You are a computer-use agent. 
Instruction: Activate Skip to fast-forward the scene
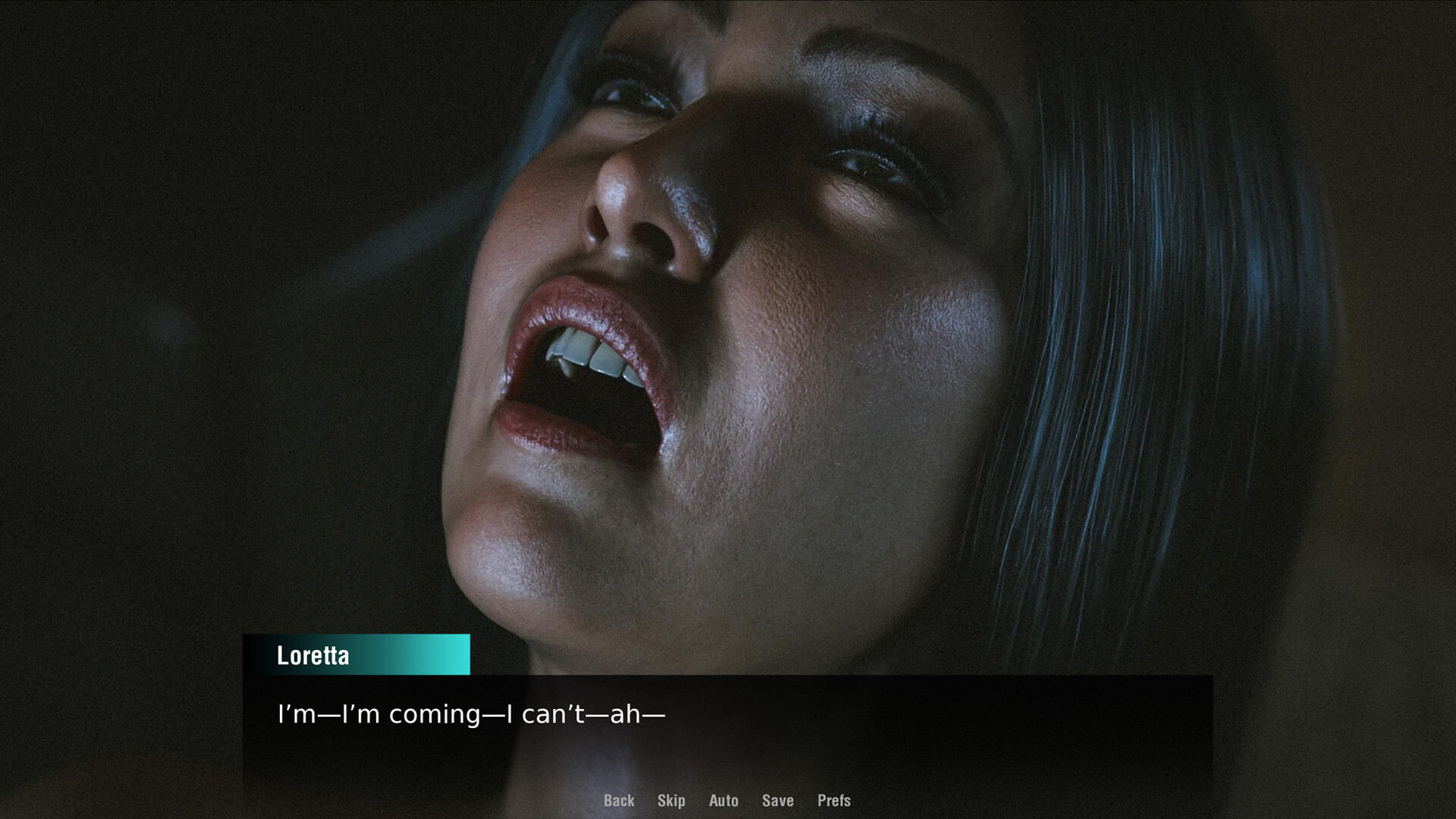(671, 801)
